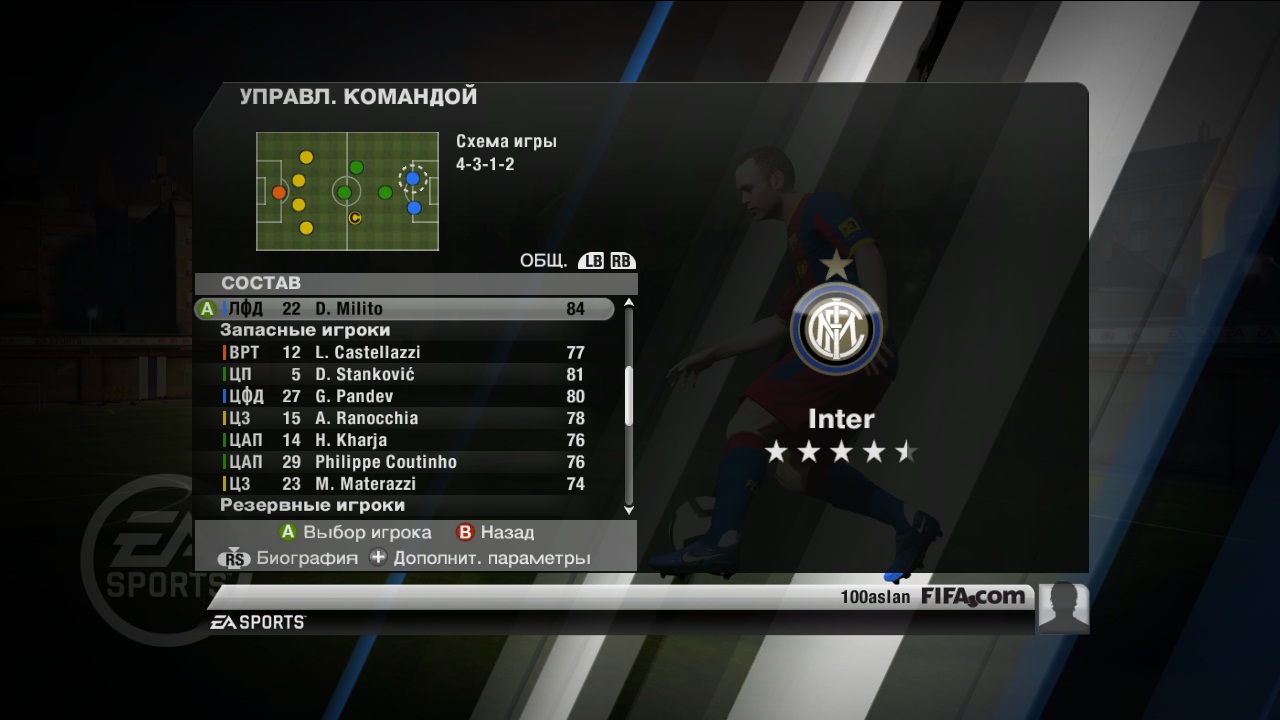Viewport: 1280px width, 720px height.
Task: Choose H. Kharja from the substitutes
Action: tap(404, 440)
